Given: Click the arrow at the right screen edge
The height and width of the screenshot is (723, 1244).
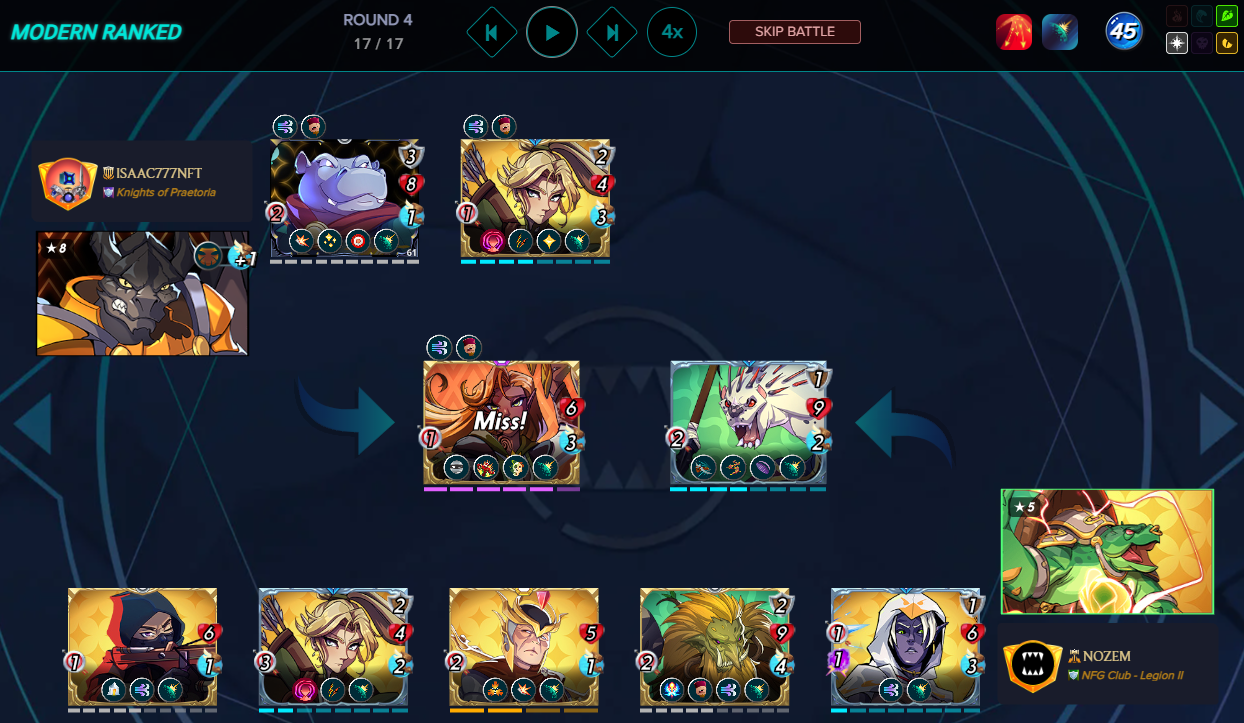Looking at the screenshot, I should click(1218, 424).
